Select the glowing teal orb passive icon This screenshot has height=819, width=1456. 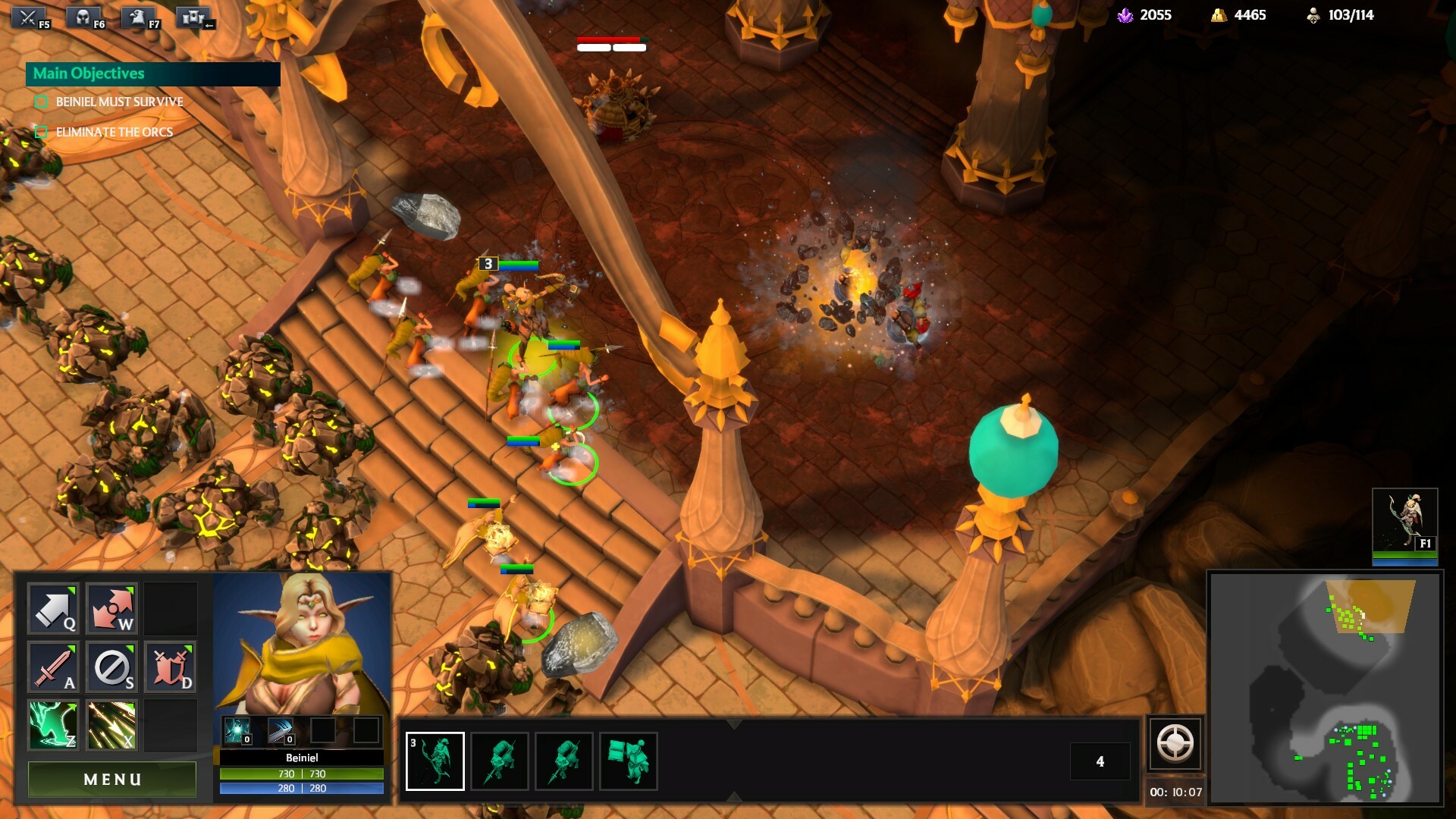(x=237, y=731)
